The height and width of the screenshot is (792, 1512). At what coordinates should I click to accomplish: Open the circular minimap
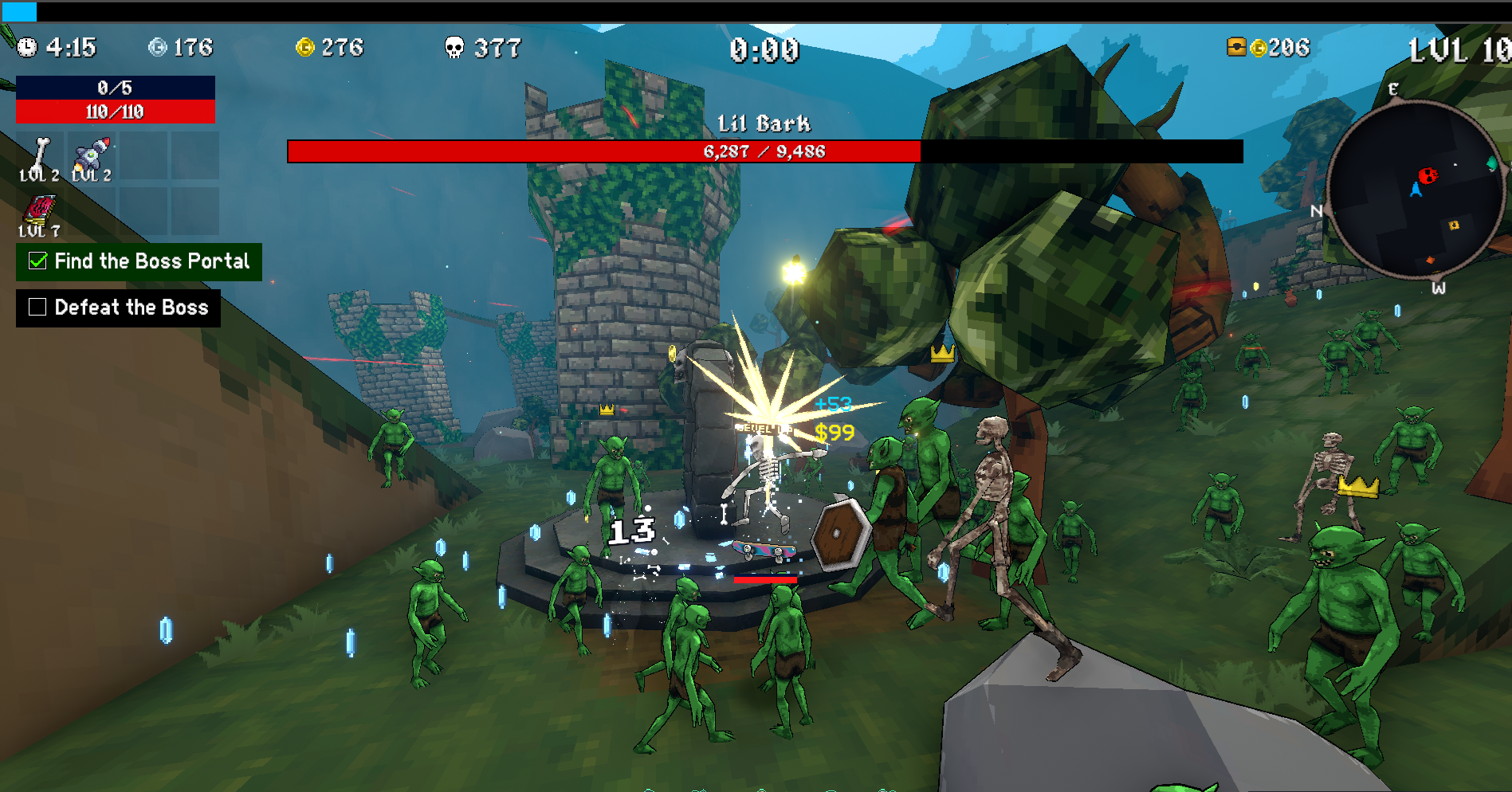pos(1413,190)
